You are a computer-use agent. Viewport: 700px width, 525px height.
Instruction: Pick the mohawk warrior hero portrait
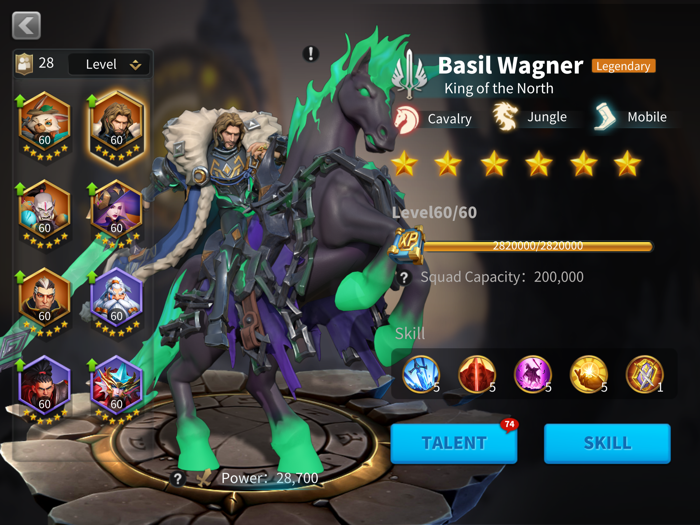tap(44, 298)
